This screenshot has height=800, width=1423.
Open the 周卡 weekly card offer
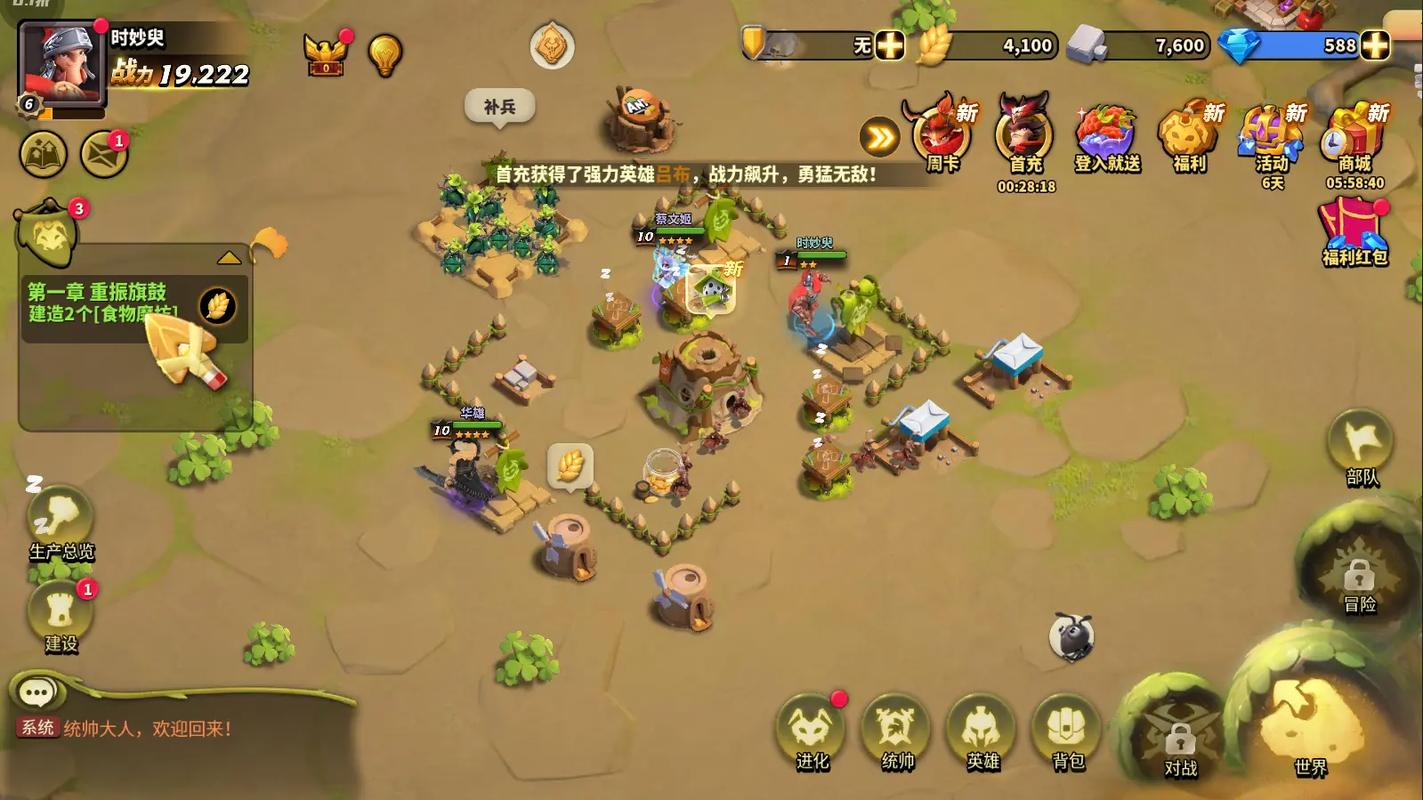pos(941,136)
